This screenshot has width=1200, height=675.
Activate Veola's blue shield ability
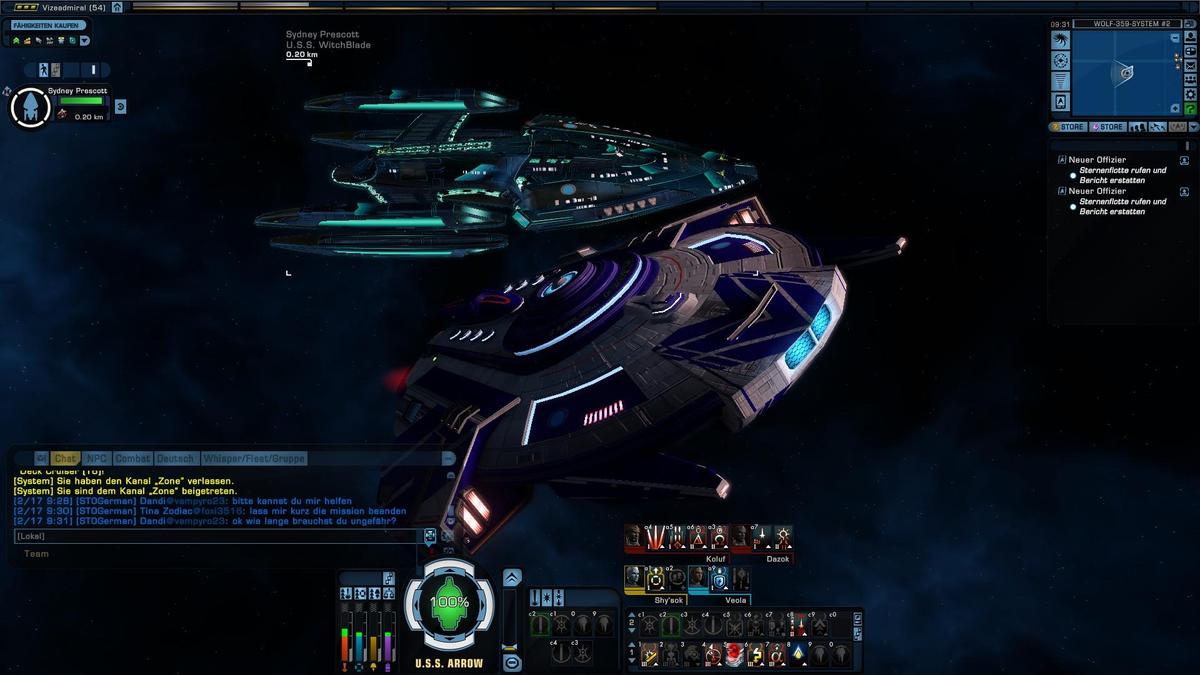pos(718,578)
